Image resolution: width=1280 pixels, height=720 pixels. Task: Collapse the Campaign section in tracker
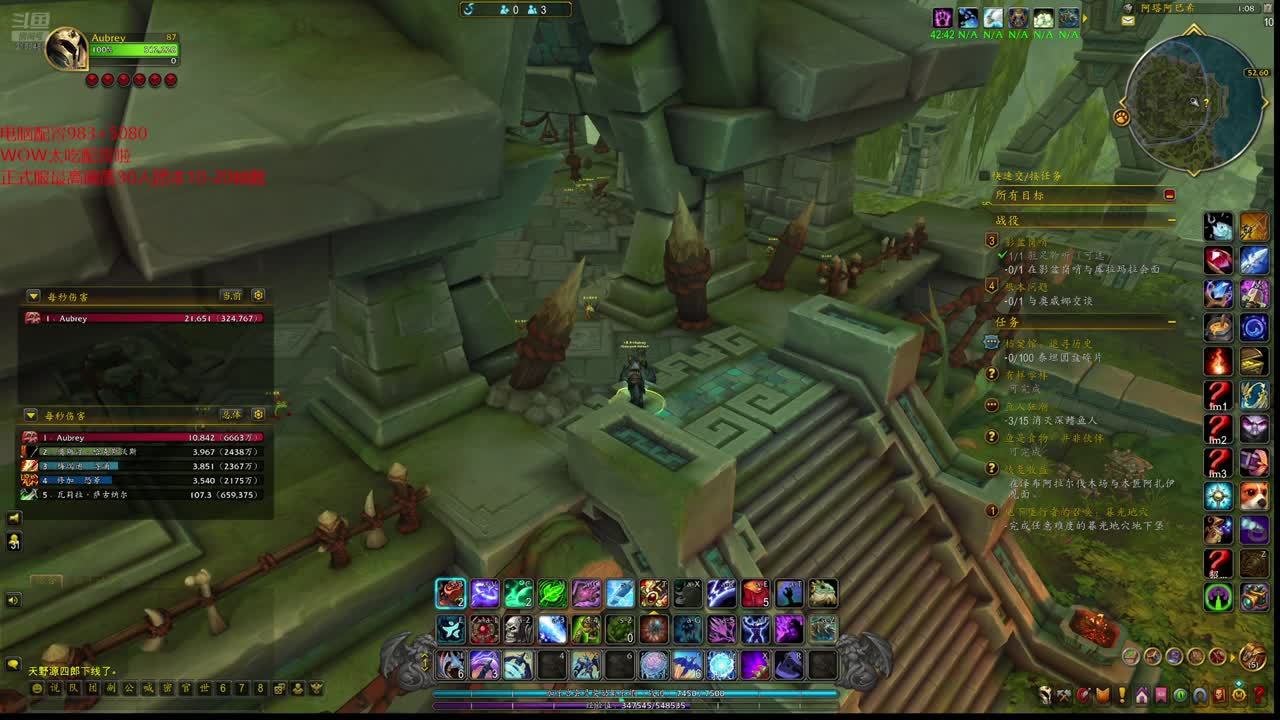pyautogui.click(x=1172, y=220)
